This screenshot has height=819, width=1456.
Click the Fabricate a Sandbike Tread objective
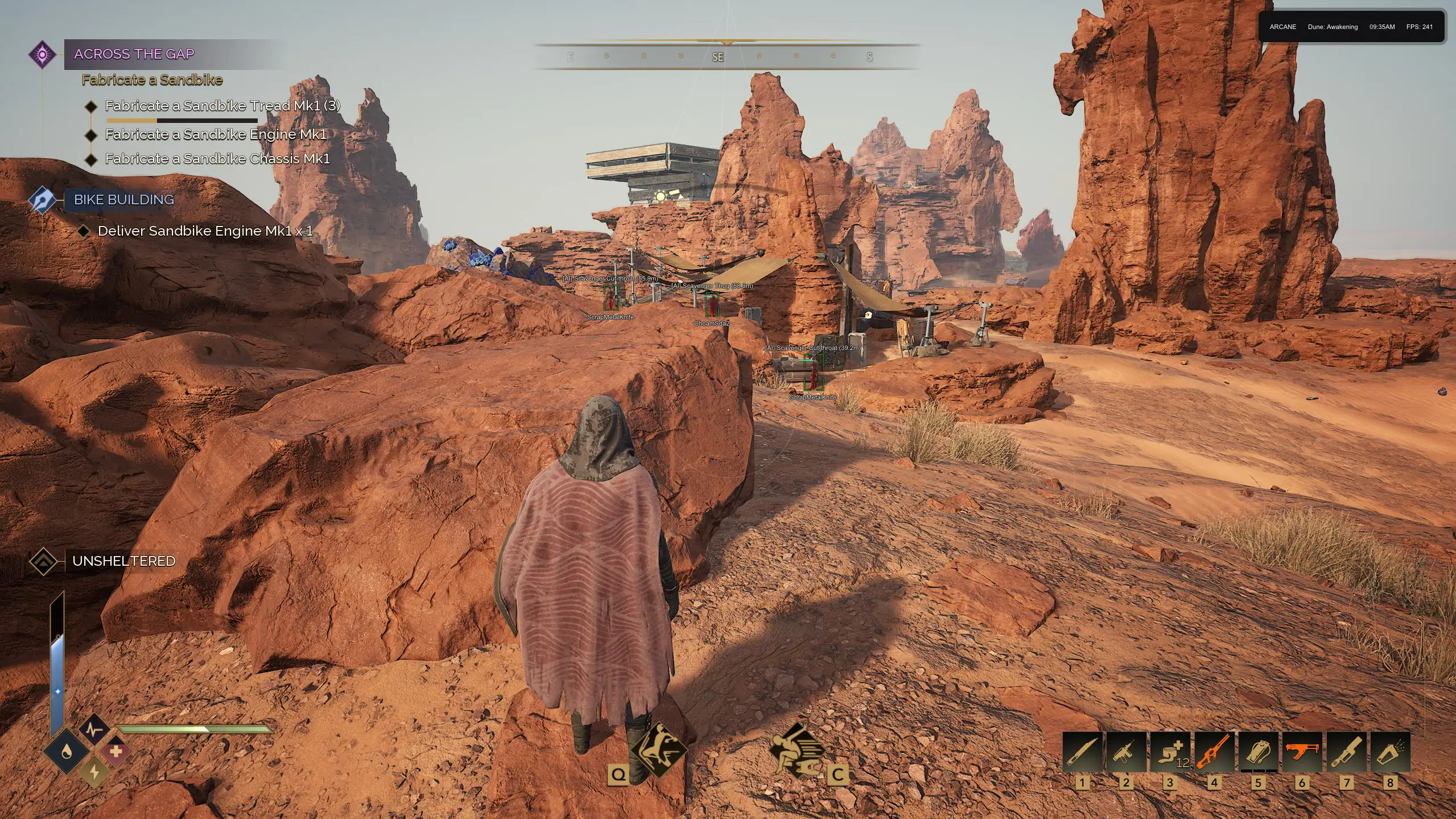coord(222,106)
